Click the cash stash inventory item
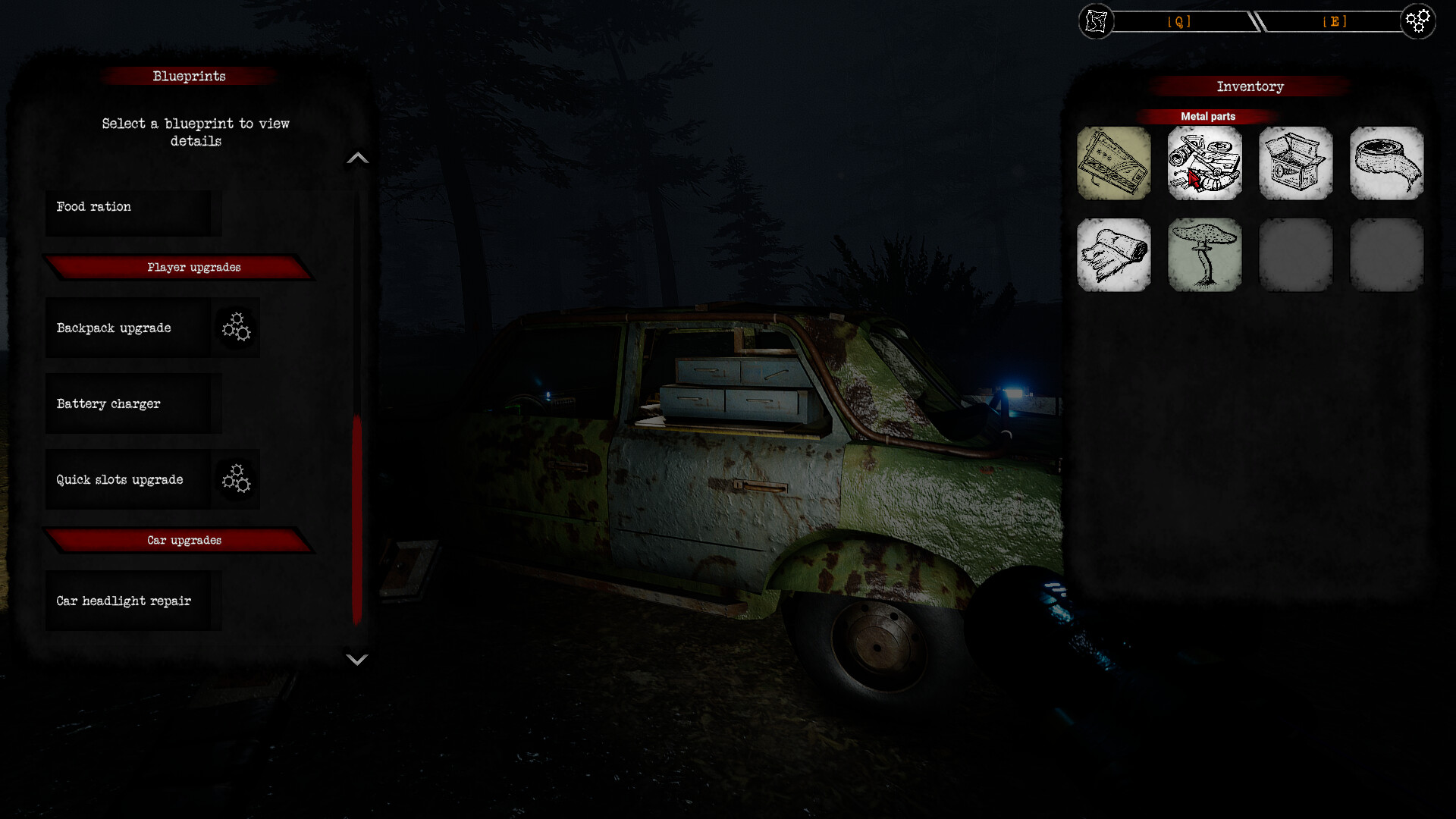The height and width of the screenshot is (819, 1456). (1114, 163)
